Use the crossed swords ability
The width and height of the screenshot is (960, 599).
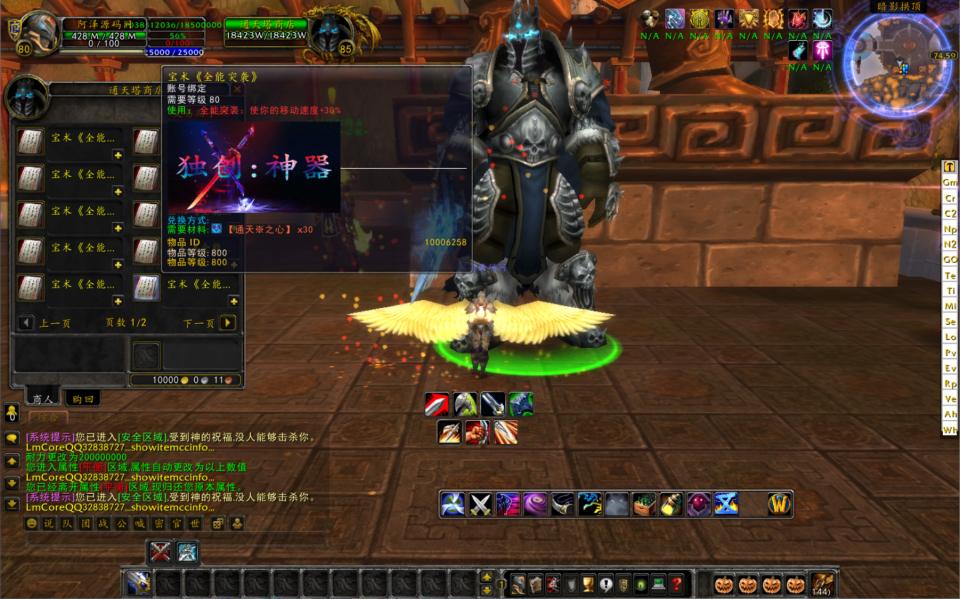[x=482, y=505]
